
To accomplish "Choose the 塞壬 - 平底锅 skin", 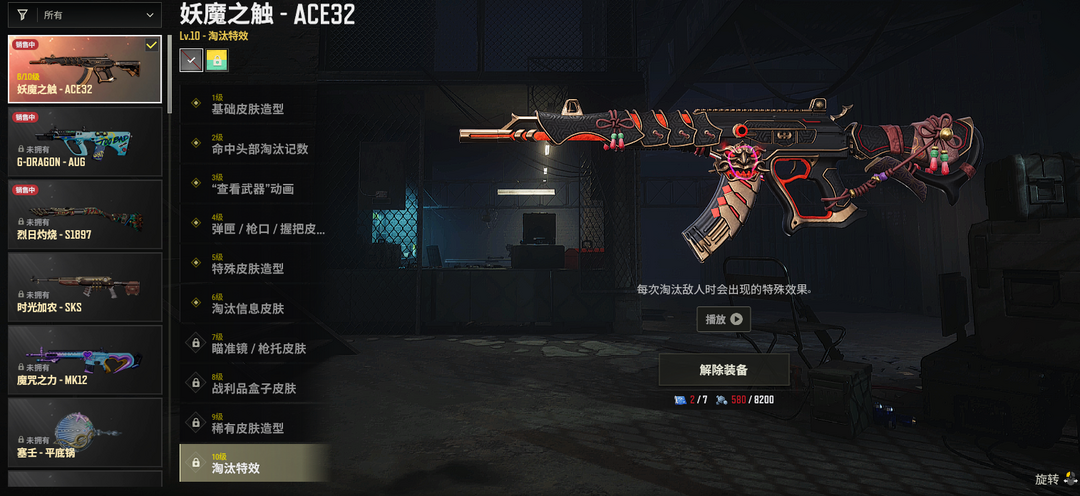I will pyautogui.click(x=85, y=432).
